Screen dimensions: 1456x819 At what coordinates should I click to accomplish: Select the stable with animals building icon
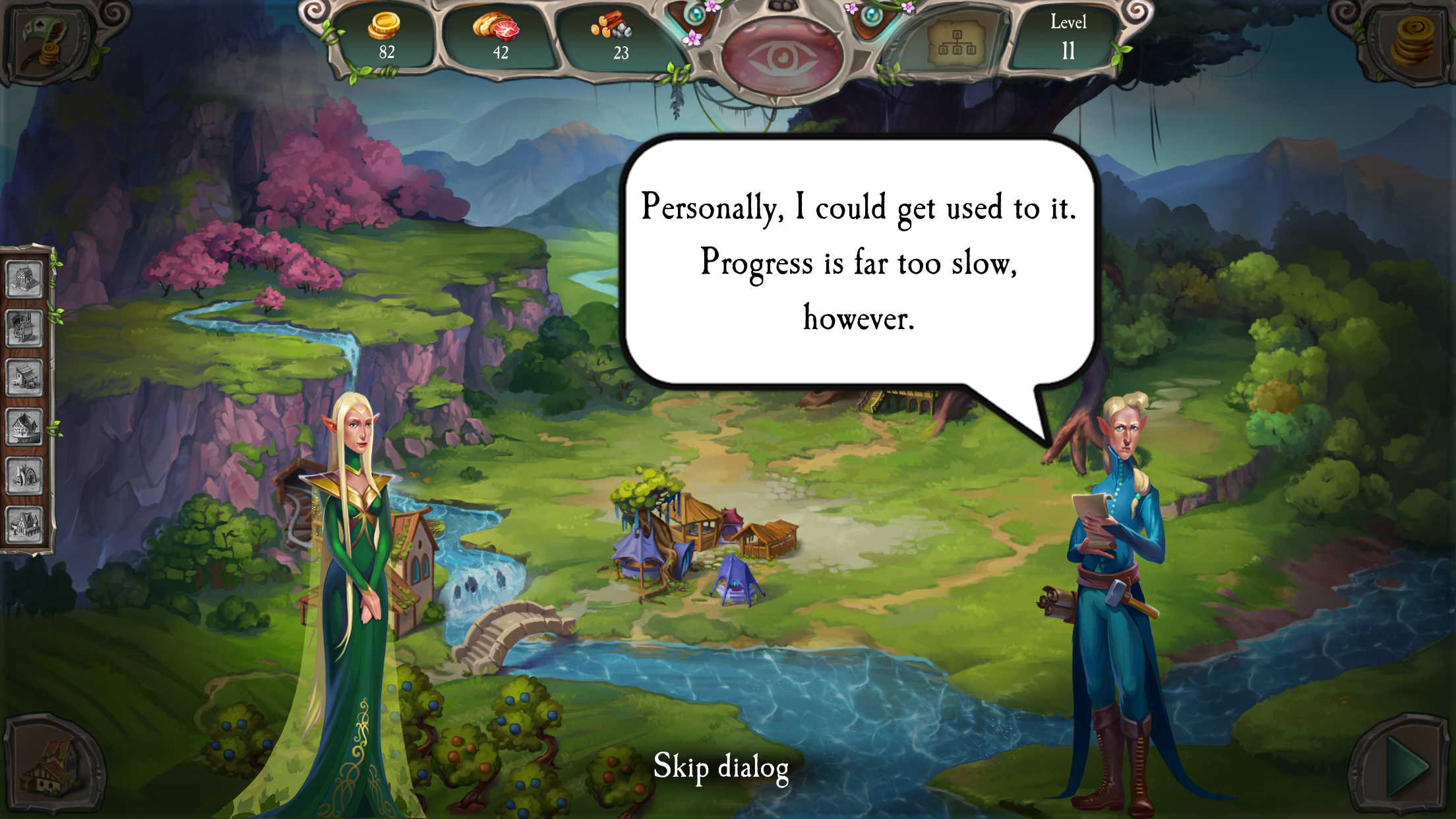coord(25,378)
